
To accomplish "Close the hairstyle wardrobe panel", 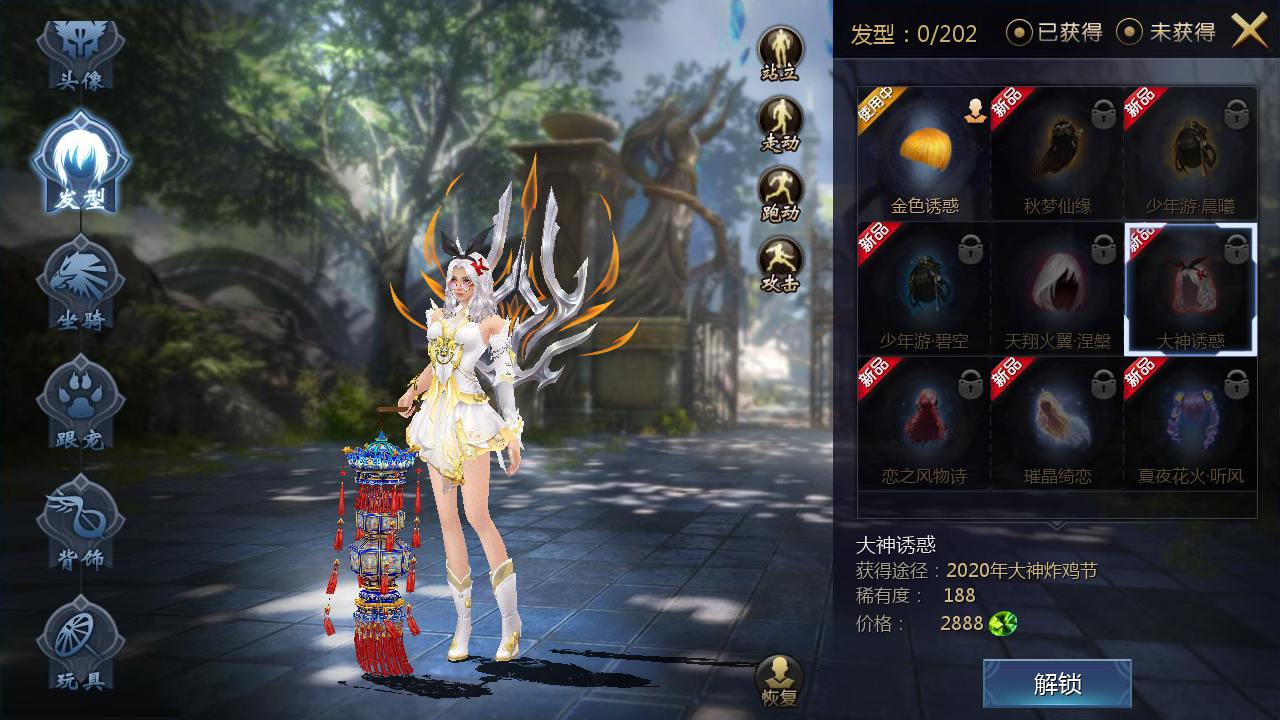I will [1249, 31].
